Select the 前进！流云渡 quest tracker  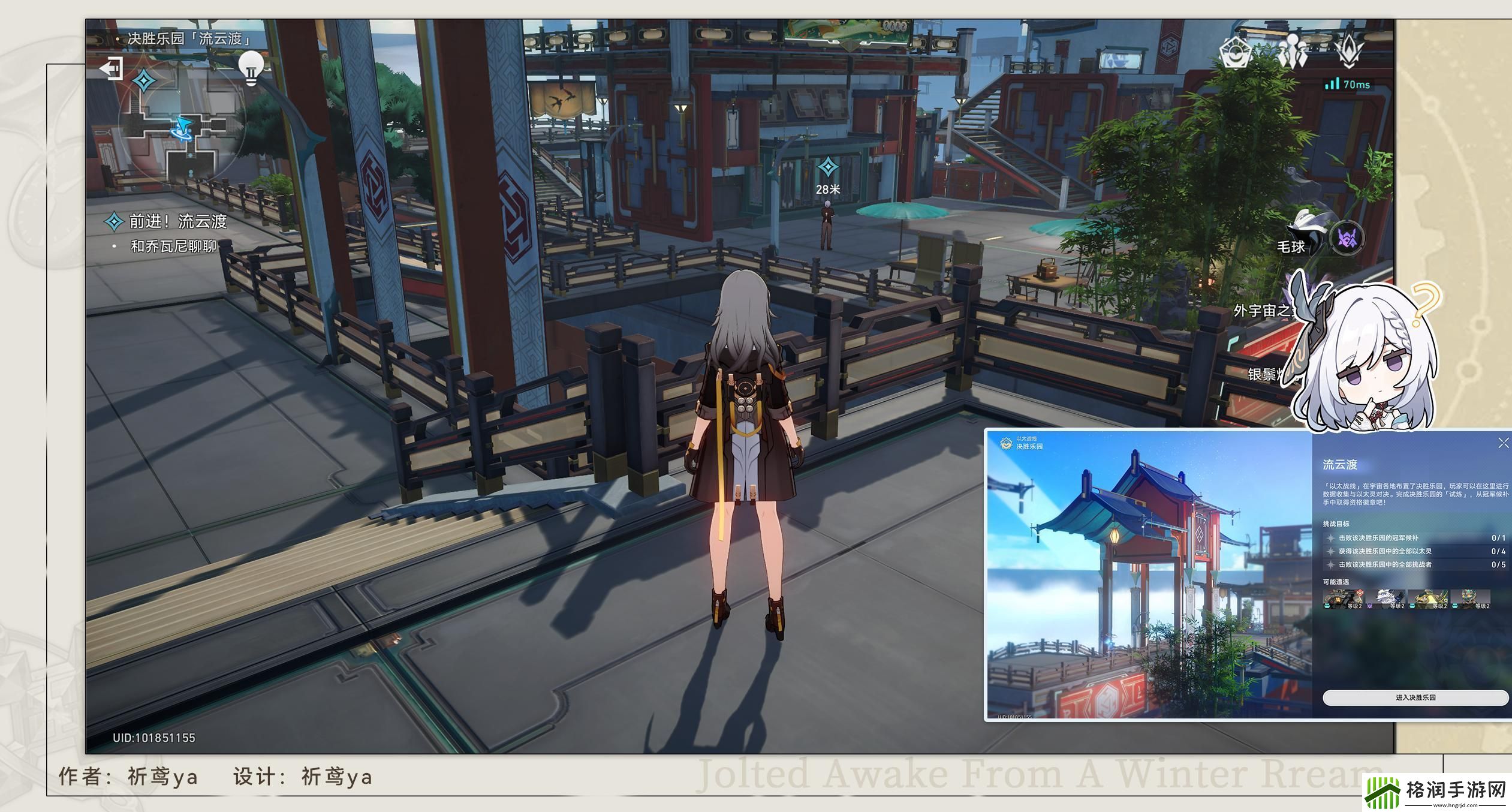(177, 222)
